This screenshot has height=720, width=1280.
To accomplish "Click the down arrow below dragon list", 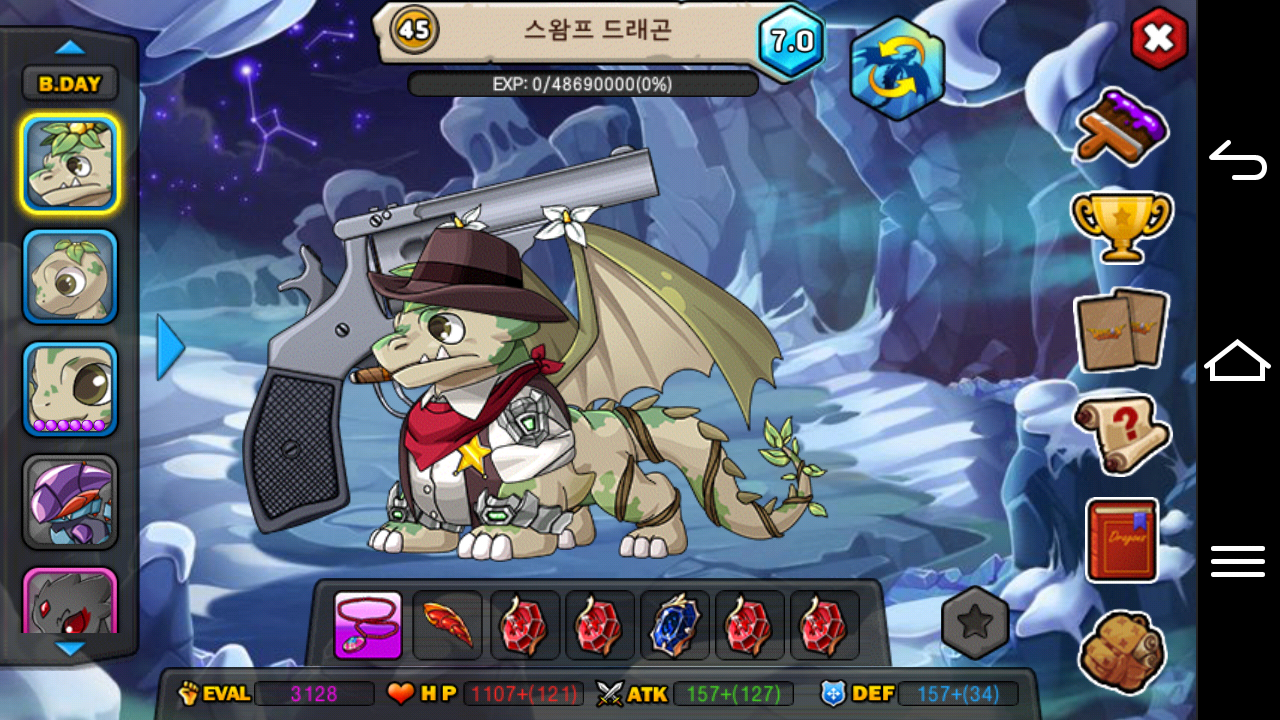I will (70, 649).
